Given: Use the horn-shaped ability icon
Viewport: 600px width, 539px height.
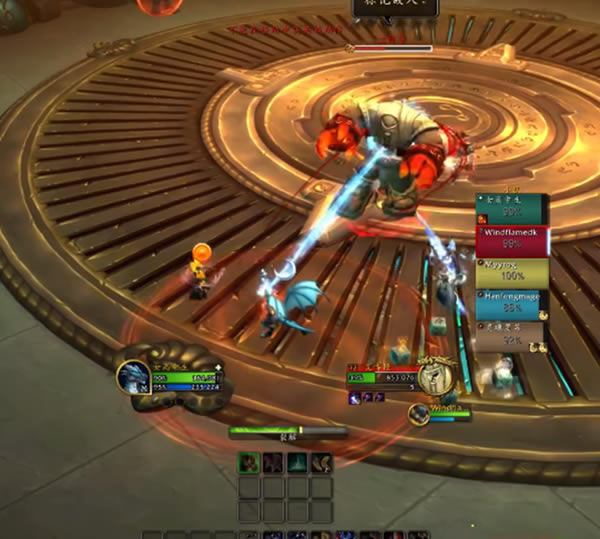Looking at the screenshot, I should coord(321,463).
